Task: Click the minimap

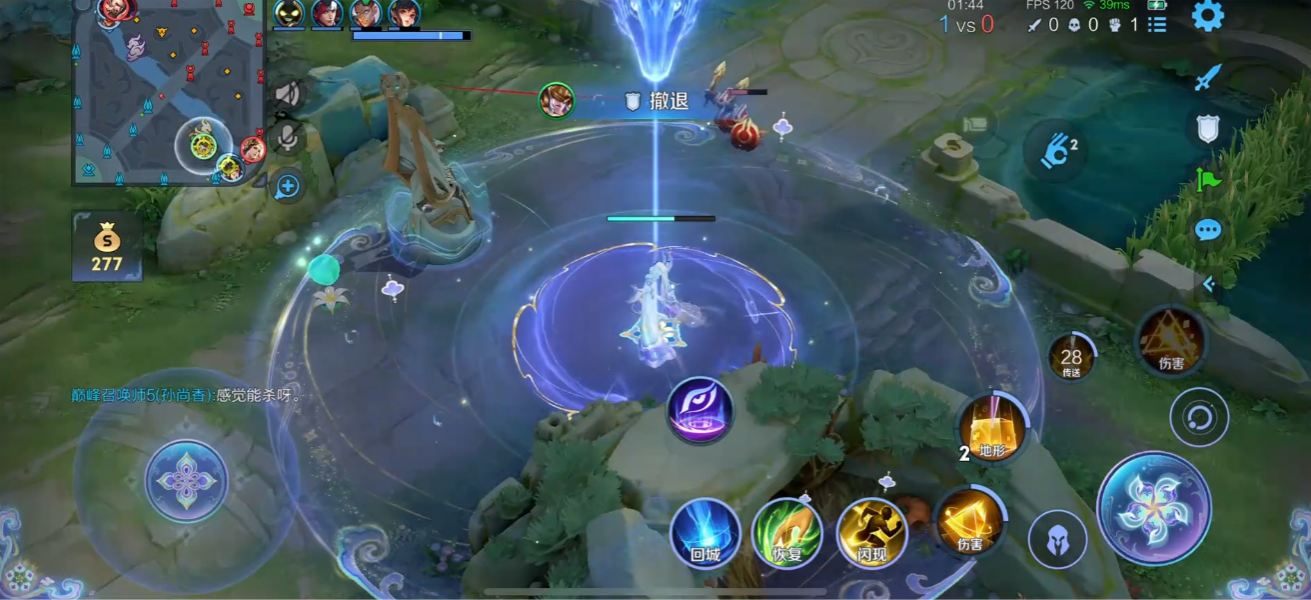Action: pos(168,93)
